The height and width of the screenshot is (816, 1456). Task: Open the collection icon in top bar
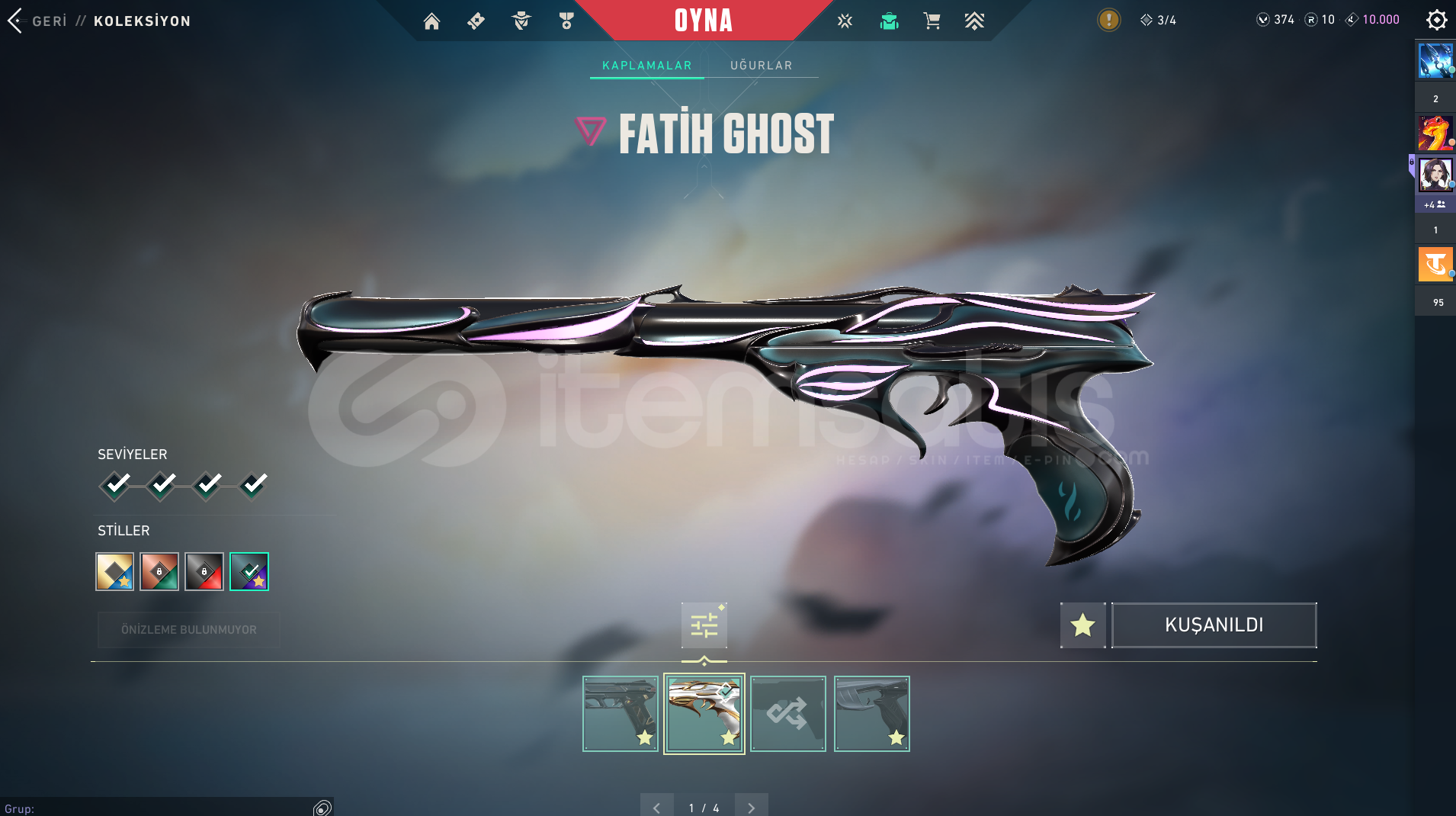pyautogui.click(x=889, y=21)
